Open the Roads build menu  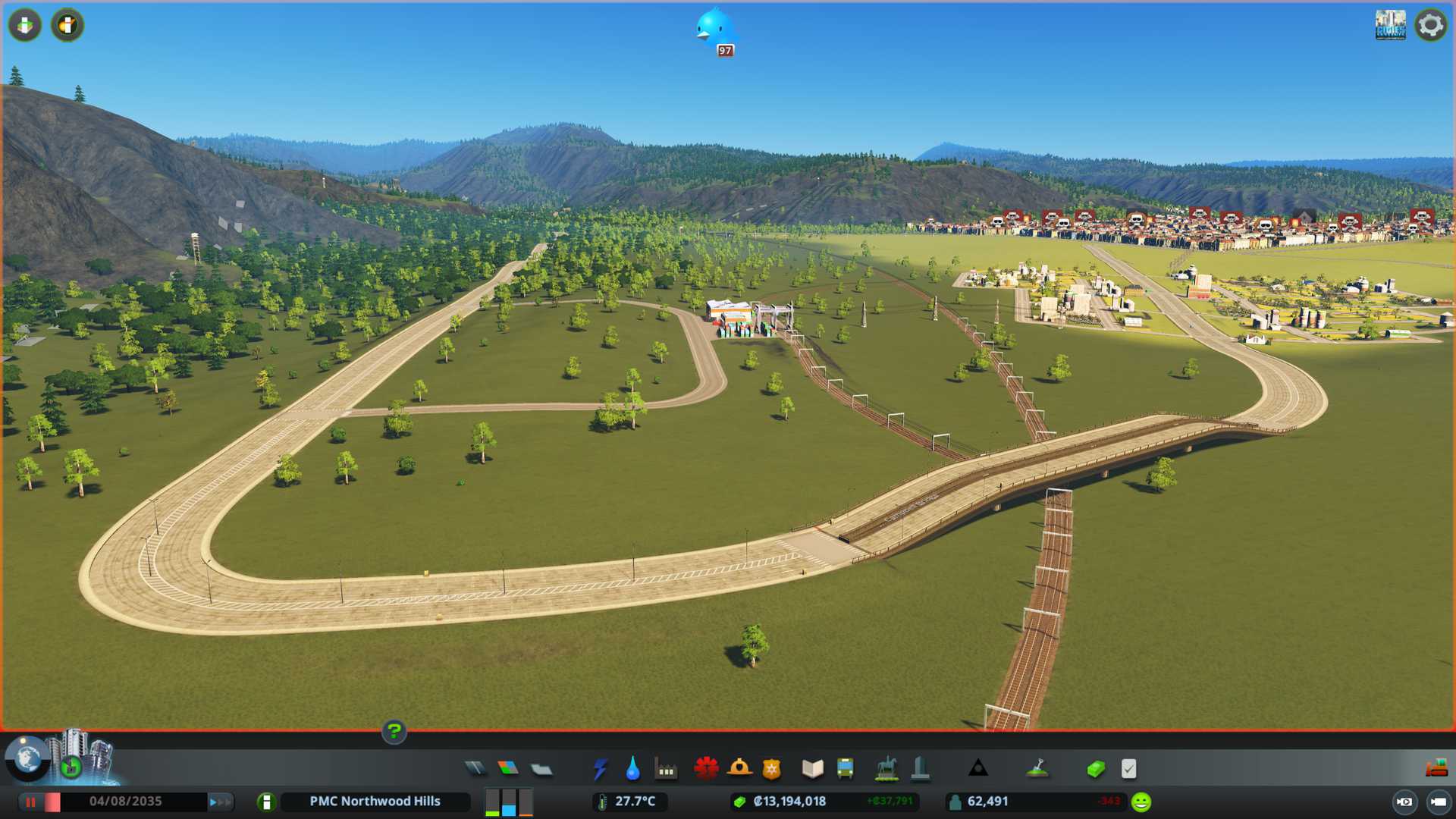click(475, 769)
